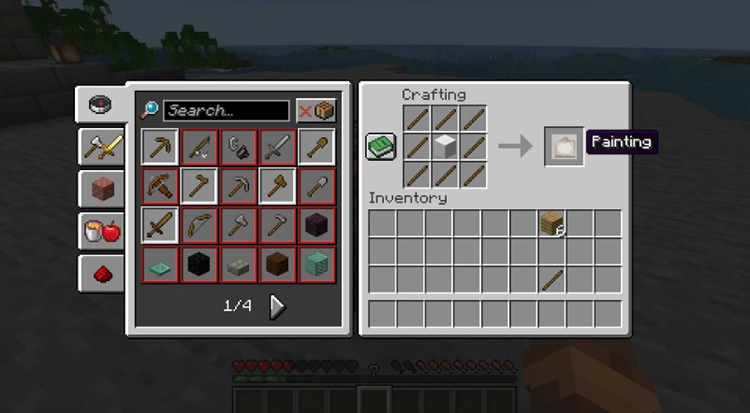750x413 pixels.
Task: Pick up the stick in the inventory
Action: [552, 279]
